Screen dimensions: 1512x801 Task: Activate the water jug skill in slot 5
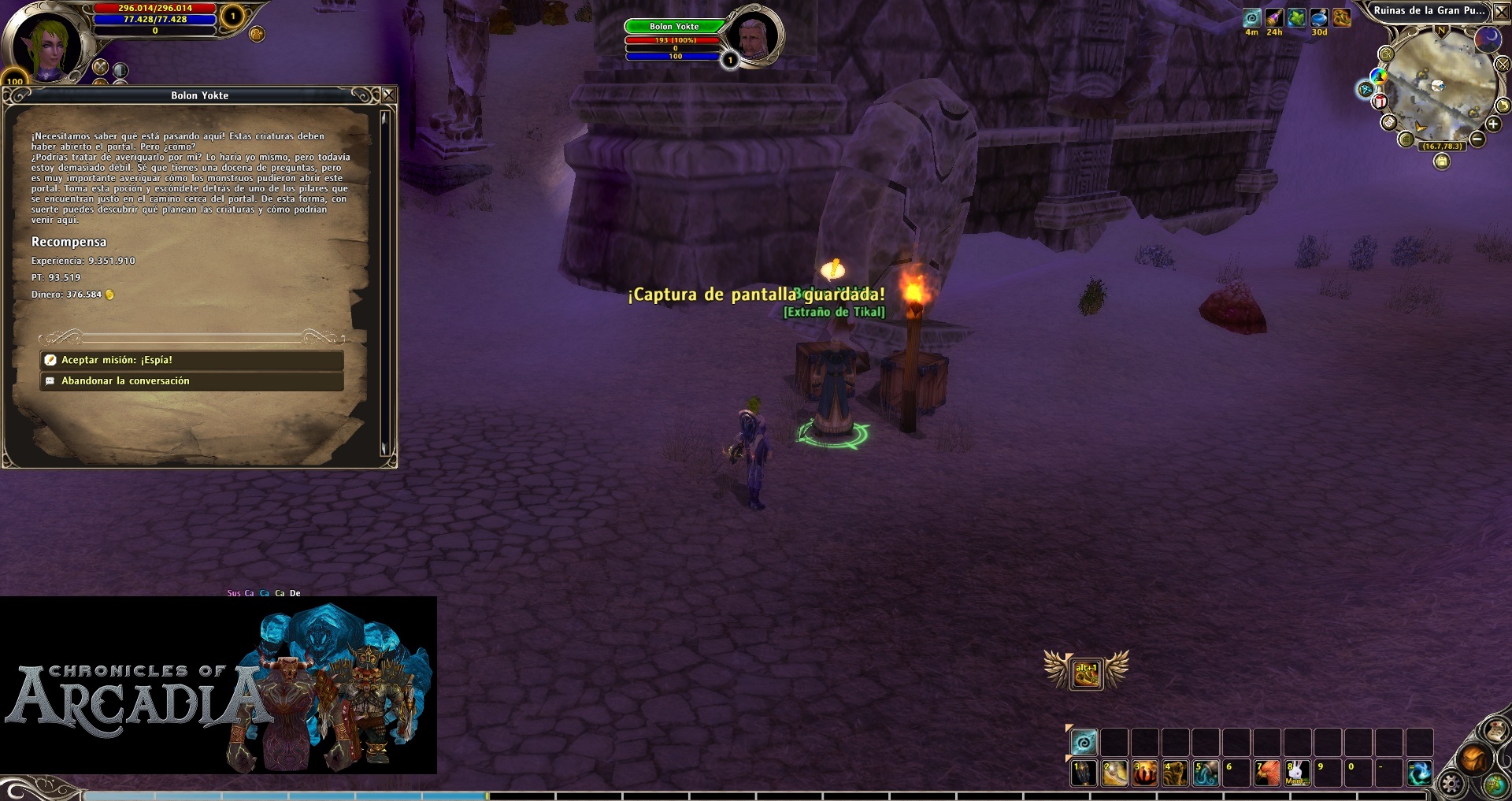[1205, 773]
